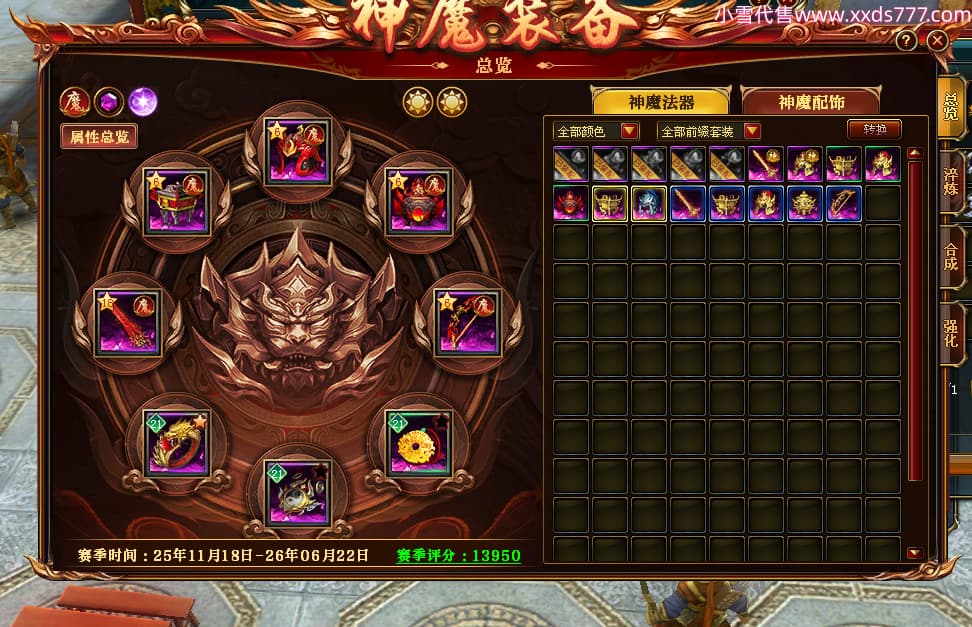
Task: Select the equipped yellow jade disc slot
Action: [x=419, y=443]
